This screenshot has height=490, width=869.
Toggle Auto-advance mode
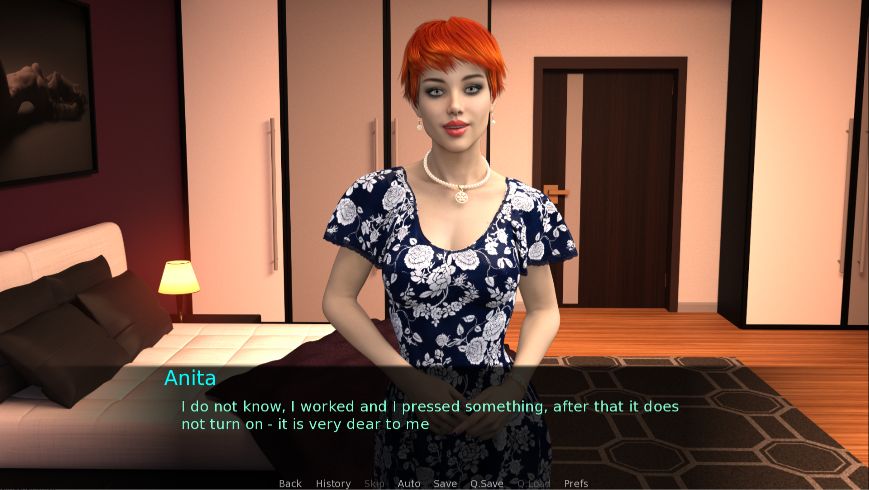click(x=409, y=484)
